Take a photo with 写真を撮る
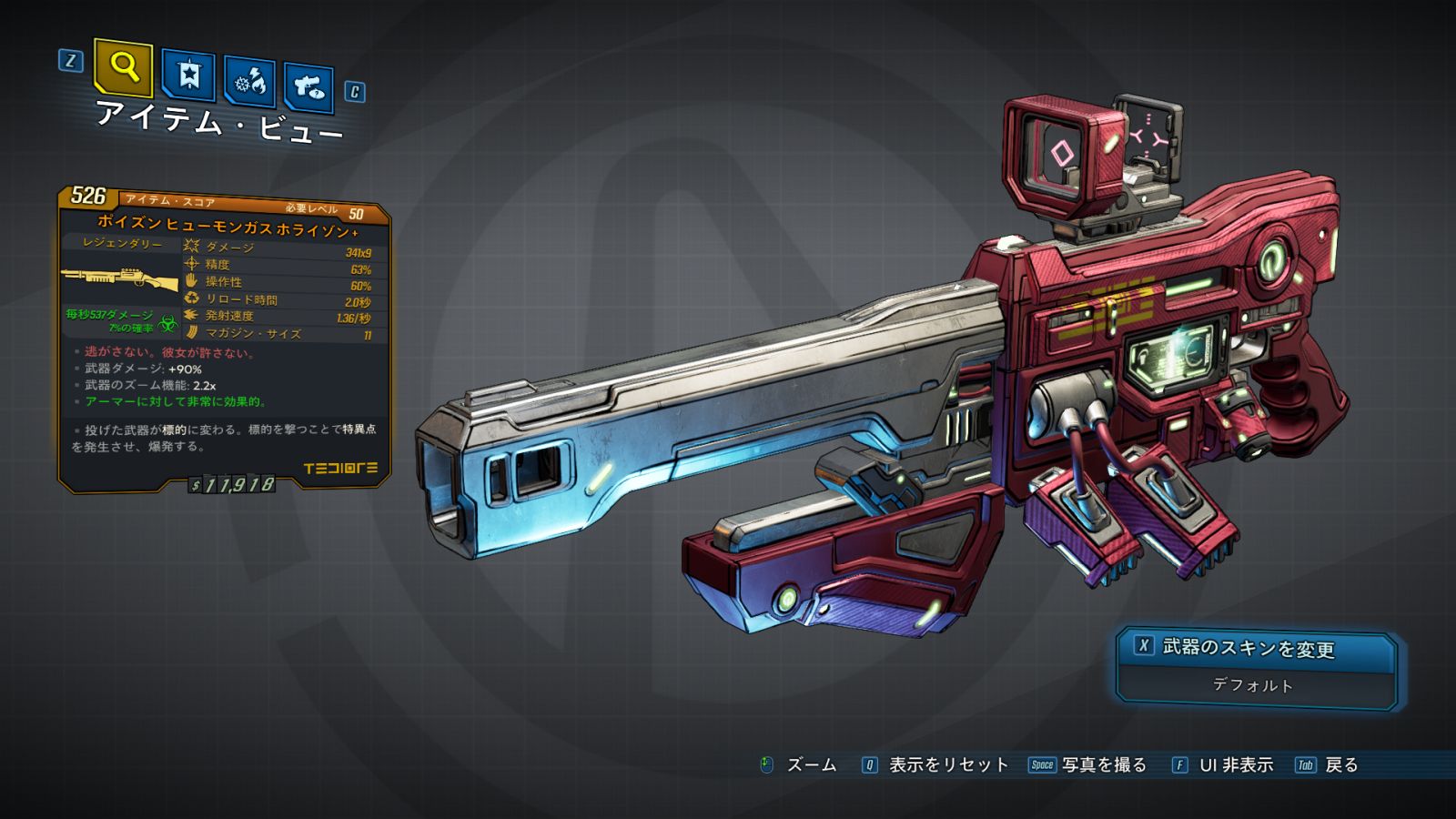 tap(1103, 765)
